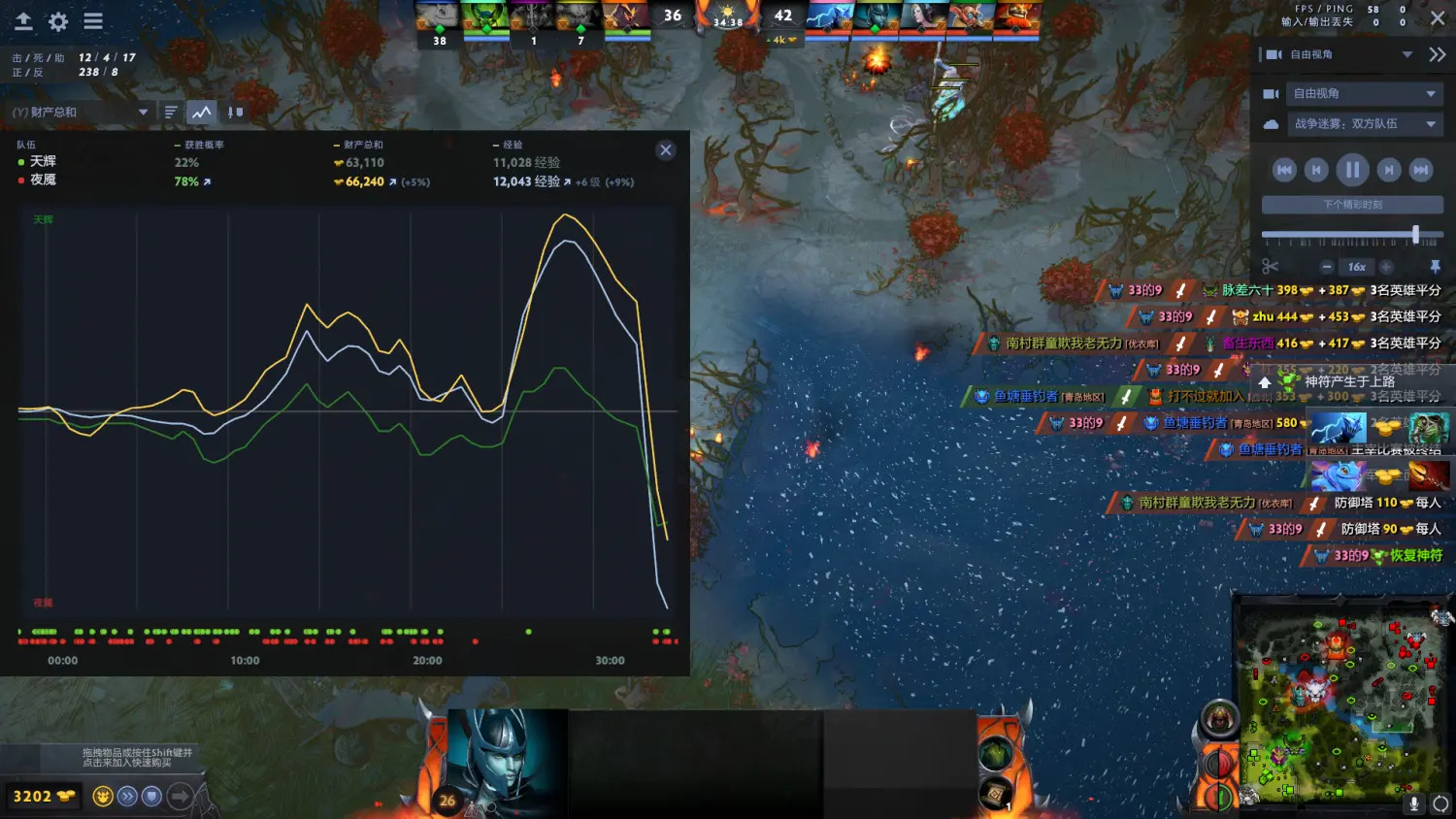Pause the replay playback
Image resolution: width=1456 pixels, height=819 pixels.
1352,170
